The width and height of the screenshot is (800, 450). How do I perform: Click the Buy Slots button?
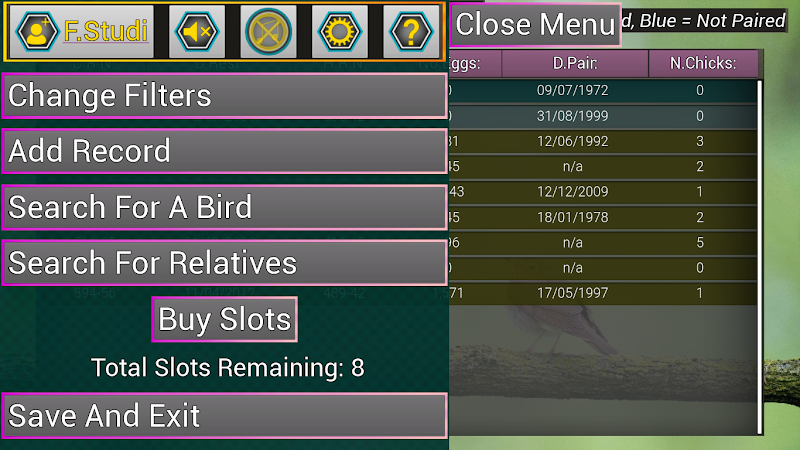225,320
